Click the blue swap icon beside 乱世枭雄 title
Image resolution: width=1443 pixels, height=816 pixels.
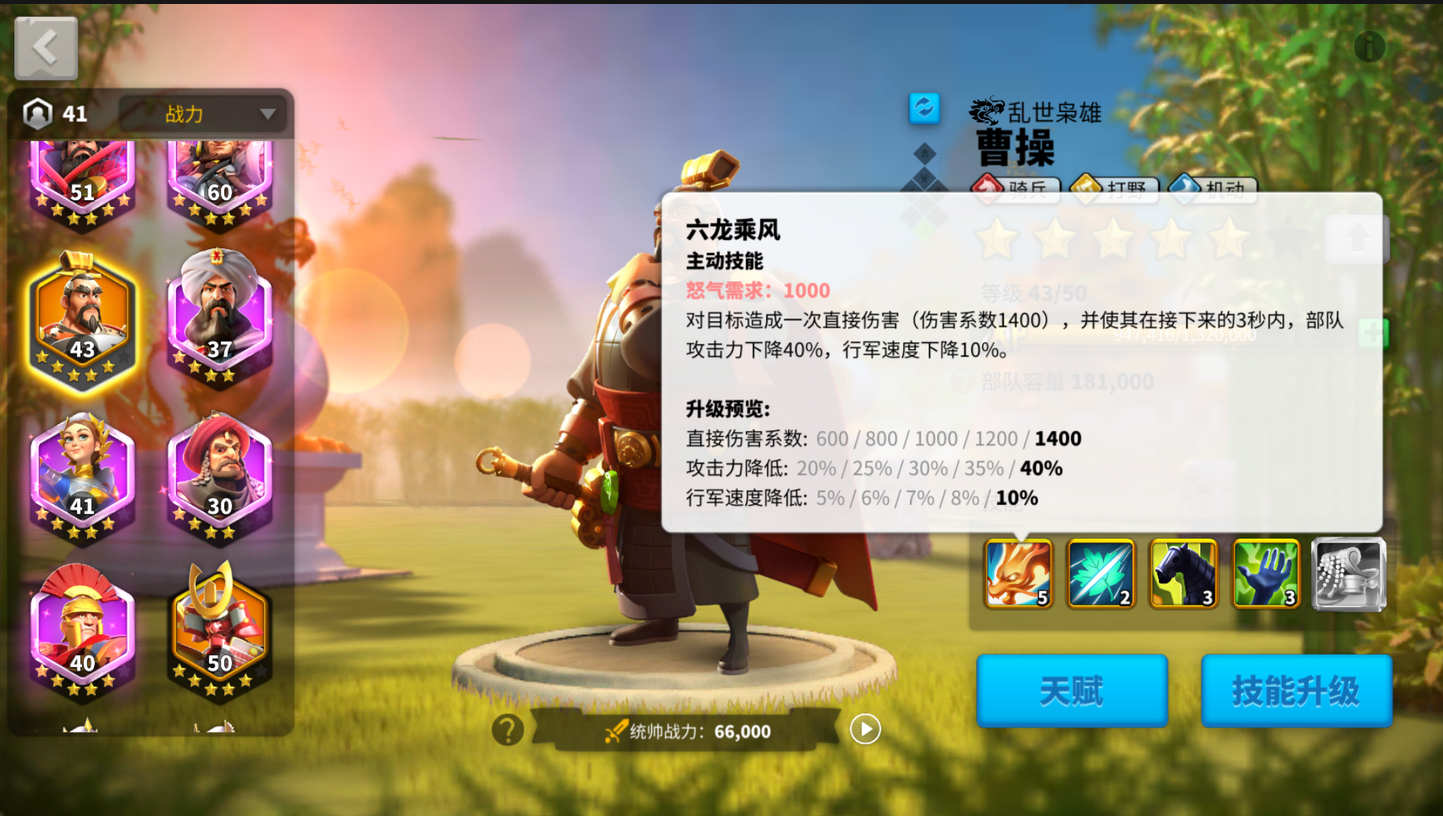point(925,109)
